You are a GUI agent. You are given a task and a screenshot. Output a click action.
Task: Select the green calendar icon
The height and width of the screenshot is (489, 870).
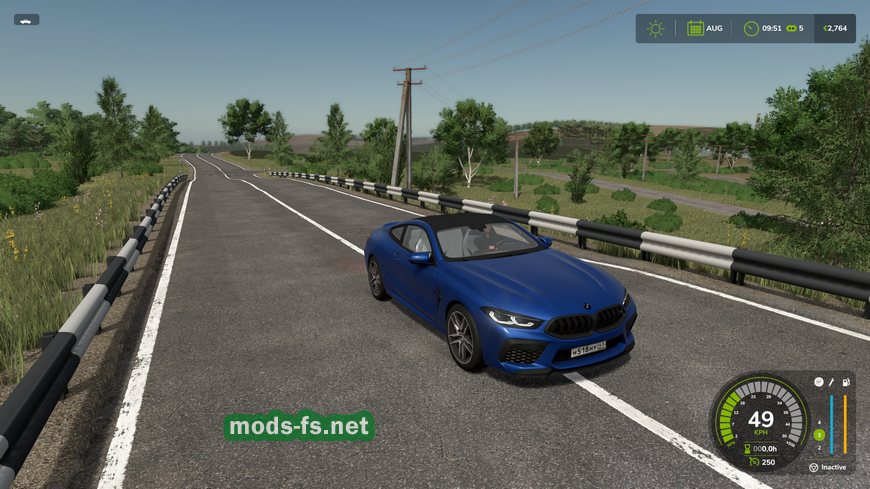click(695, 28)
